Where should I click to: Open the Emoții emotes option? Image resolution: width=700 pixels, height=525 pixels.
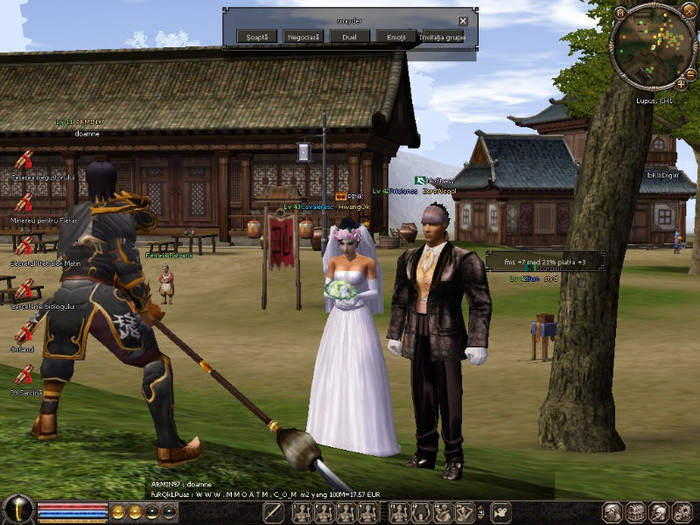(x=395, y=36)
